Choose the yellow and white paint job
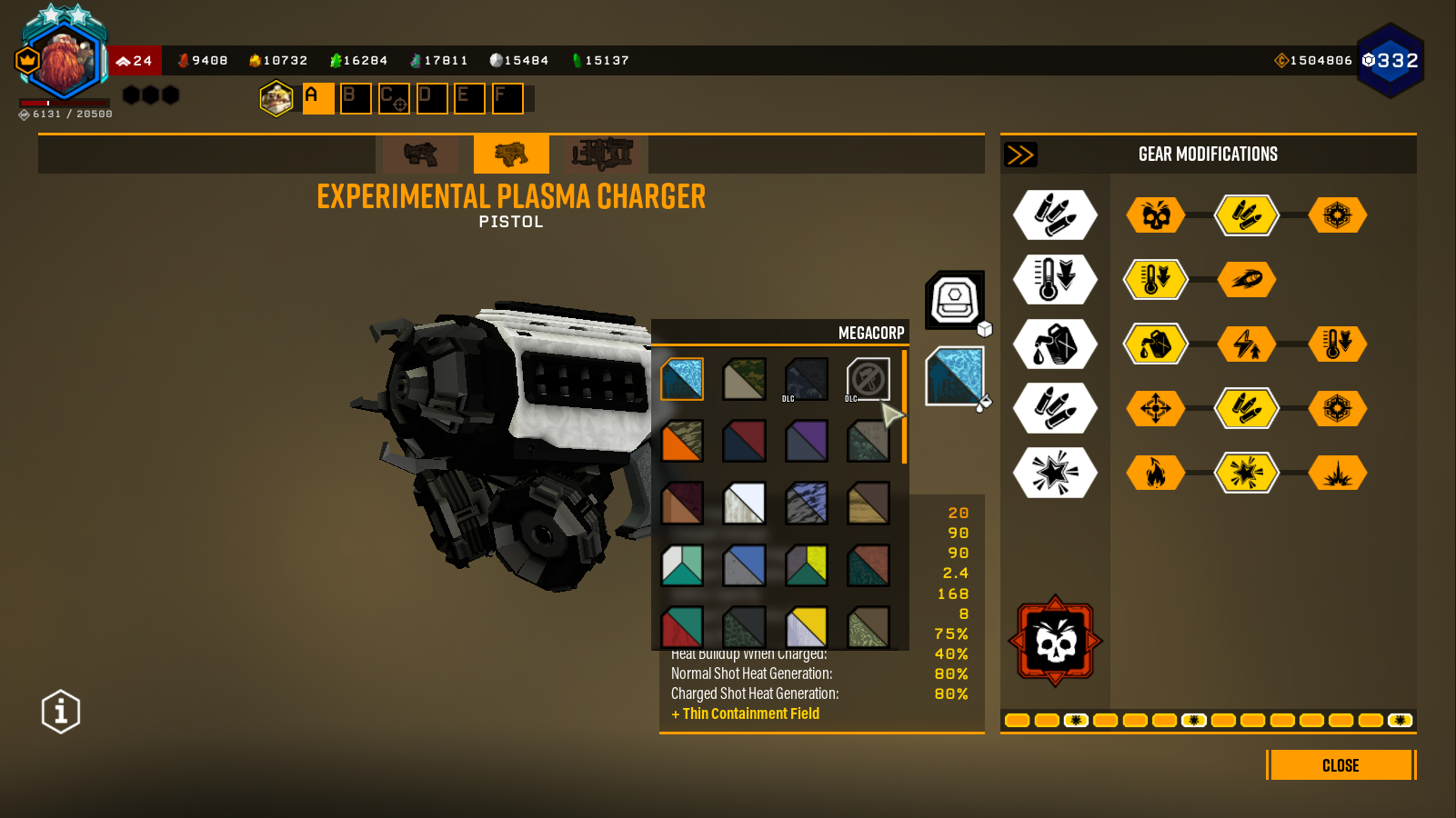 [807, 626]
